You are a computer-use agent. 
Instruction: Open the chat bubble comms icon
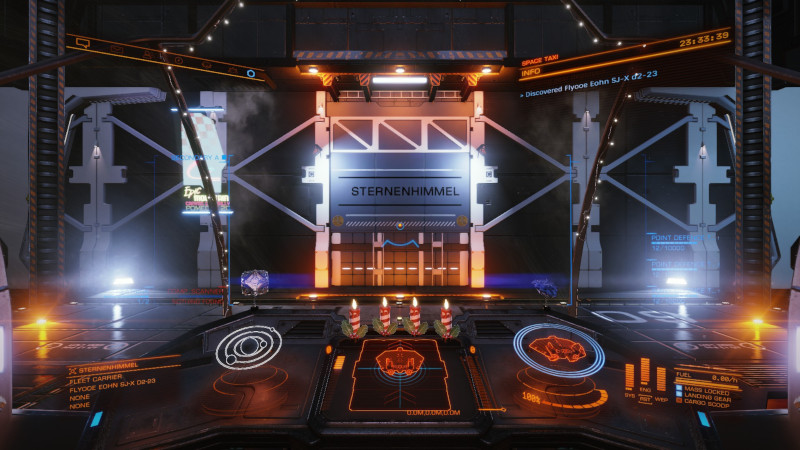click(x=83, y=44)
